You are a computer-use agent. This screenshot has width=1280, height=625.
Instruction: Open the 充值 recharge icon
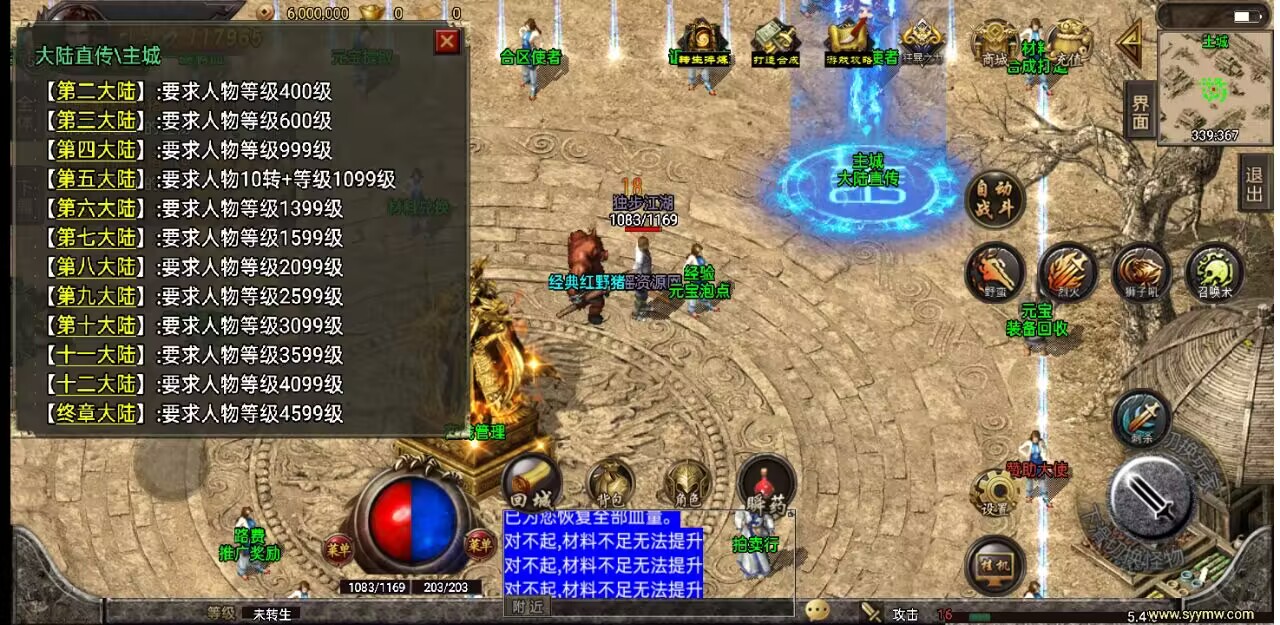coord(1069,43)
